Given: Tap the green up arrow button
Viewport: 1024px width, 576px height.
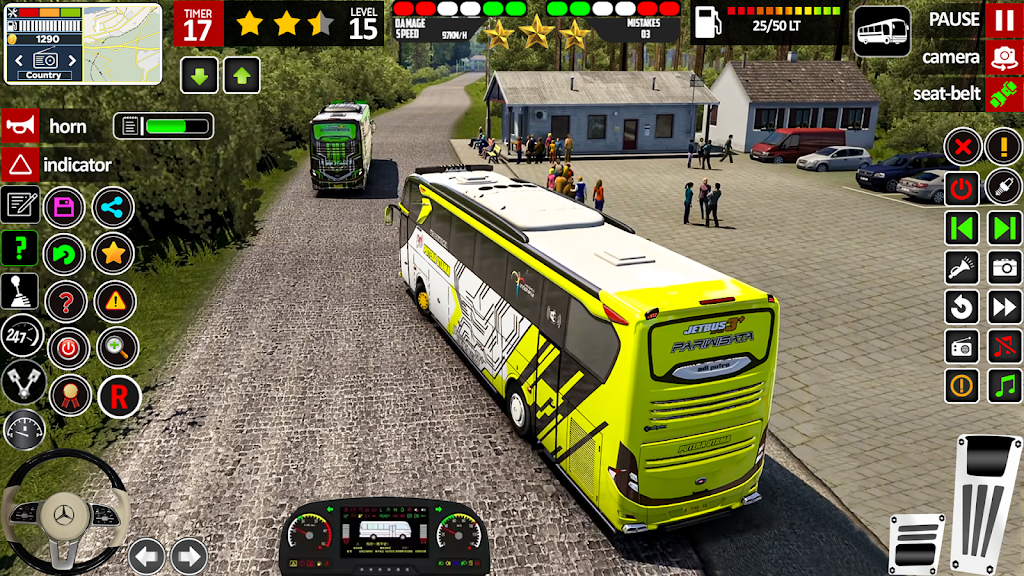Looking at the screenshot, I should pos(242,75).
